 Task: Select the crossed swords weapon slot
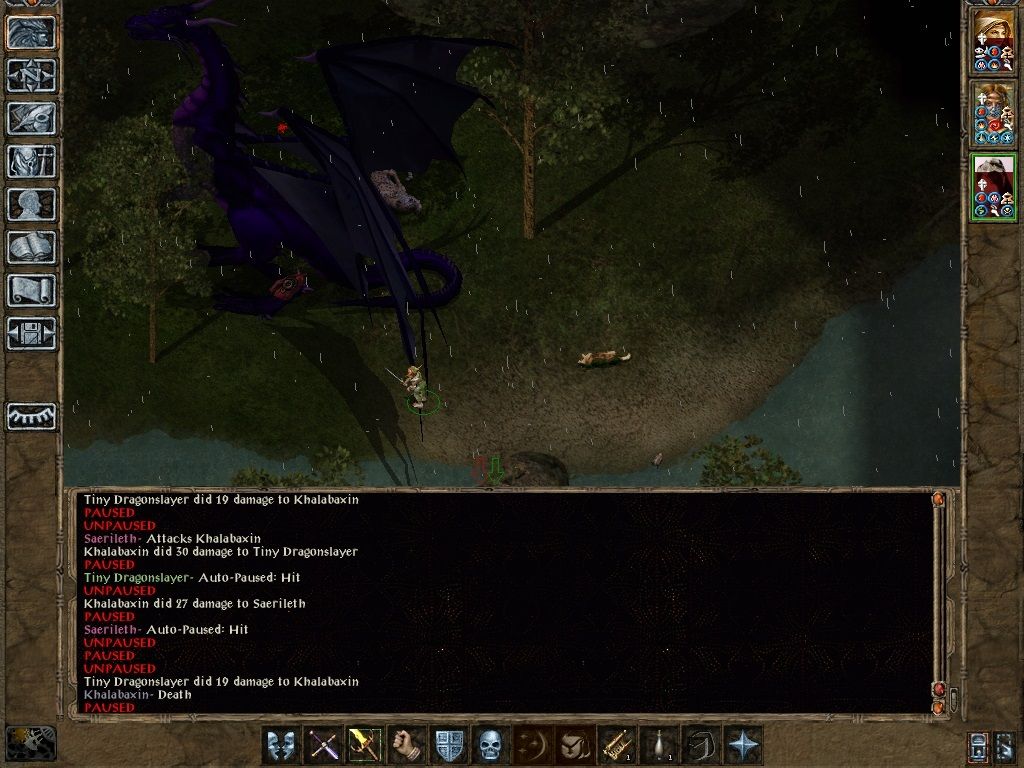[322, 746]
